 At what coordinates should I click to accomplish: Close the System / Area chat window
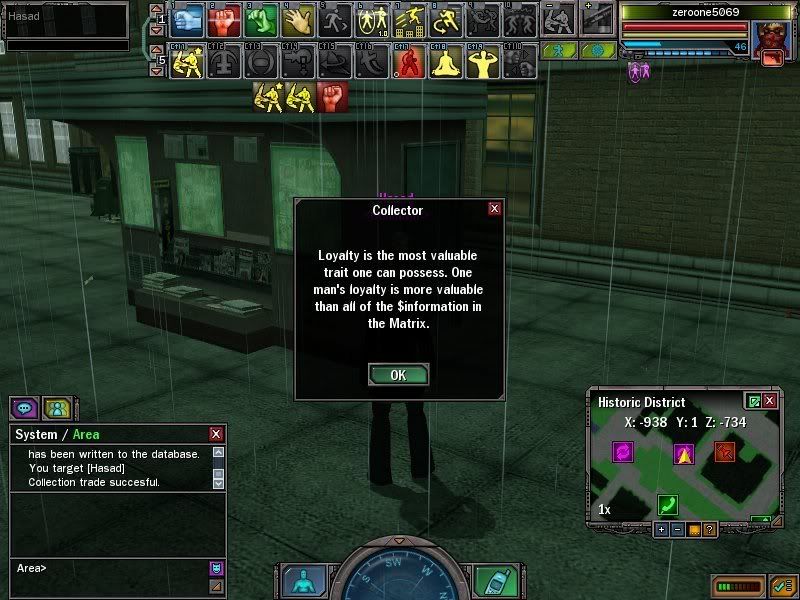click(216, 434)
